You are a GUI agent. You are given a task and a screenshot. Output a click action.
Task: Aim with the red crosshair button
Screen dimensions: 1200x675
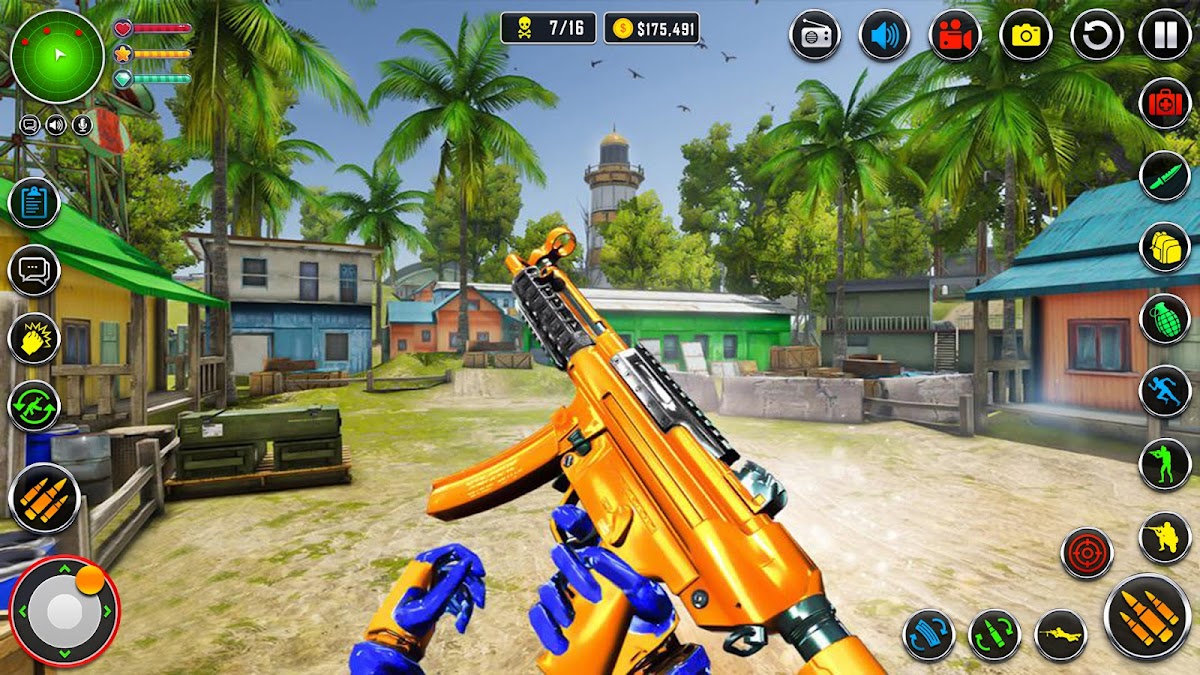(x=1087, y=553)
